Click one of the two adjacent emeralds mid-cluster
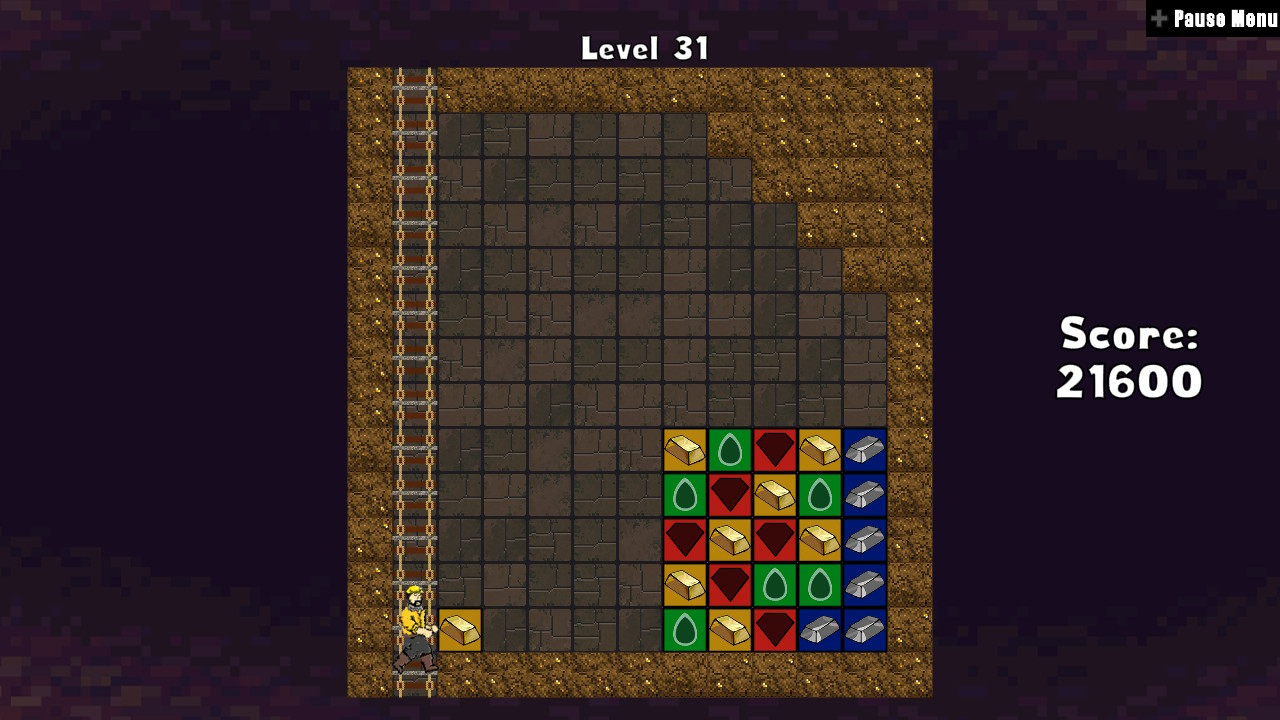 coord(775,585)
